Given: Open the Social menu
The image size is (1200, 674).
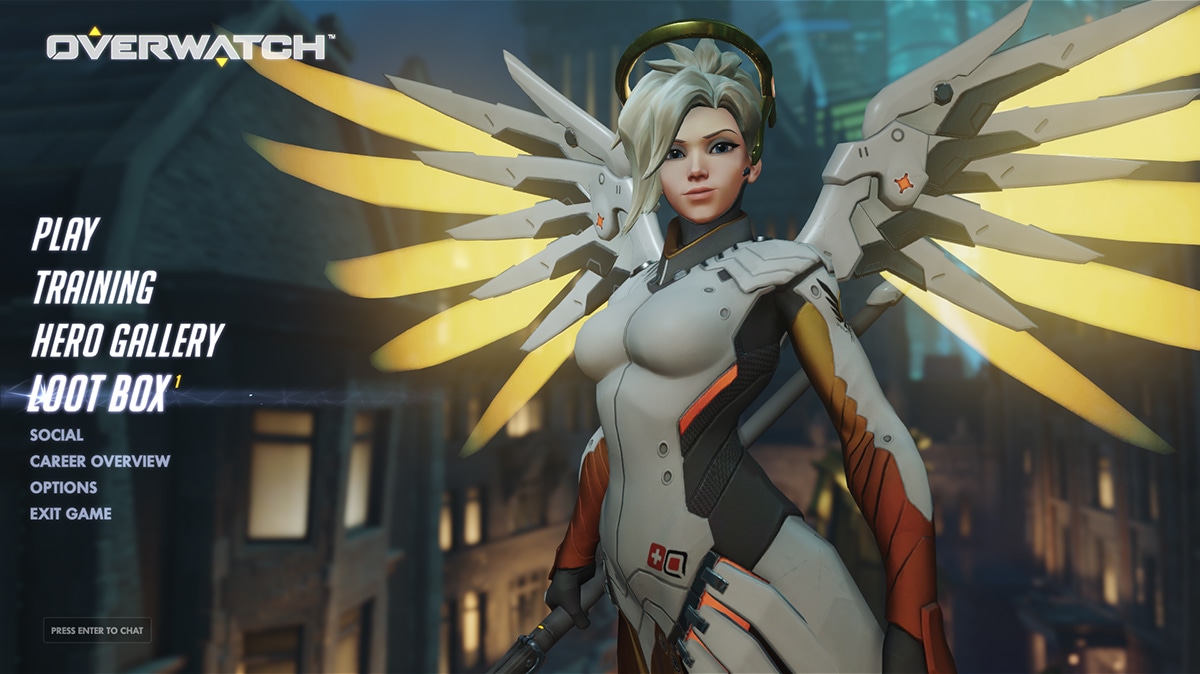Looking at the screenshot, I should pyautogui.click(x=57, y=435).
